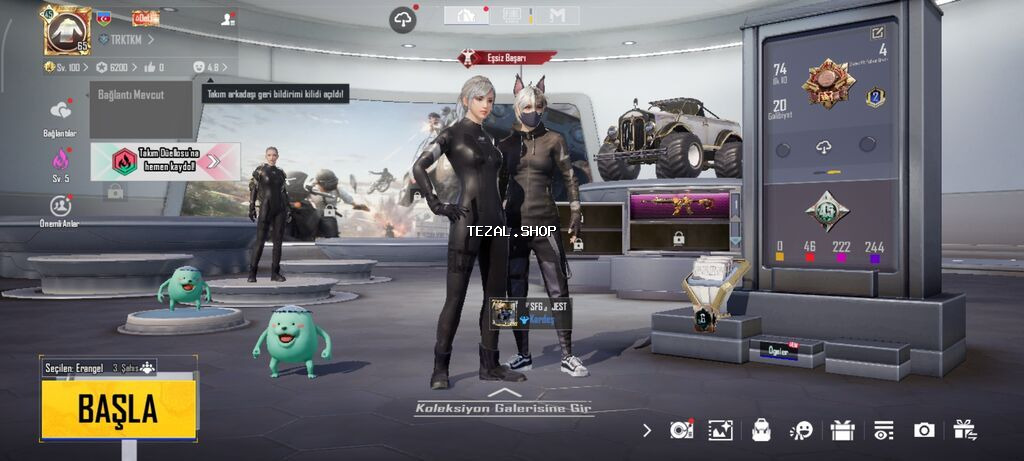Open the sparkle picture icon
Image resolution: width=1024 pixels, height=461 pixels.
pos(720,430)
